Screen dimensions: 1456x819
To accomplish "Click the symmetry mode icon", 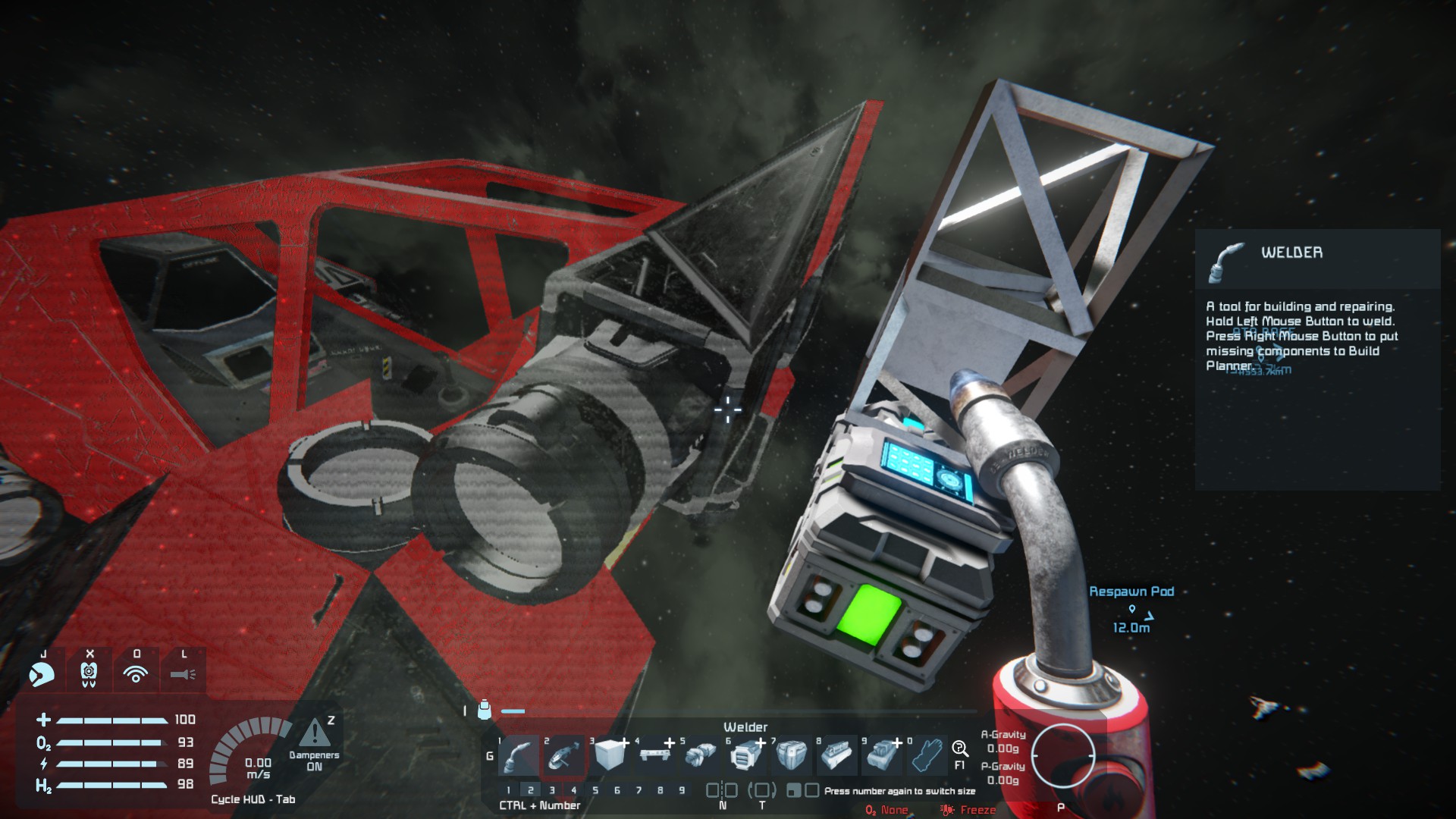I will 722,790.
